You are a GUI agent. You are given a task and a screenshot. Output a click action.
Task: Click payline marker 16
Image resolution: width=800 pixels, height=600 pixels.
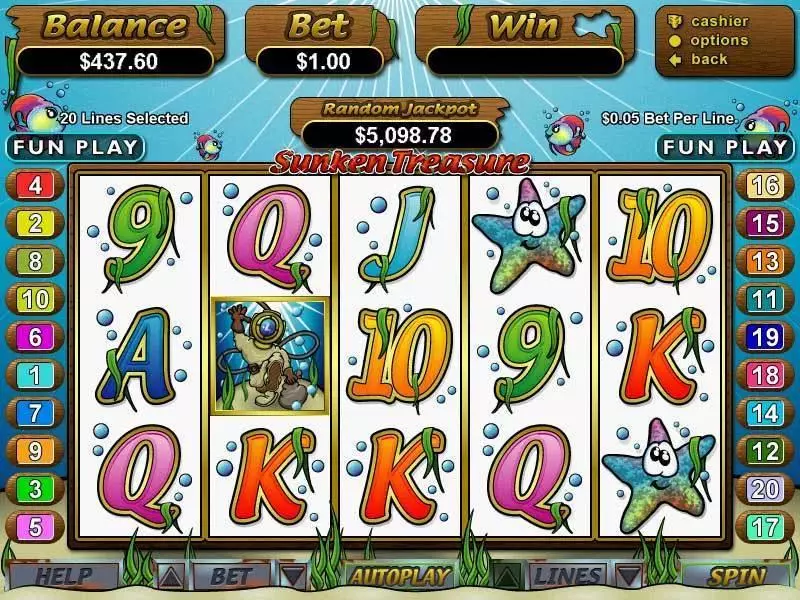(765, 185)
